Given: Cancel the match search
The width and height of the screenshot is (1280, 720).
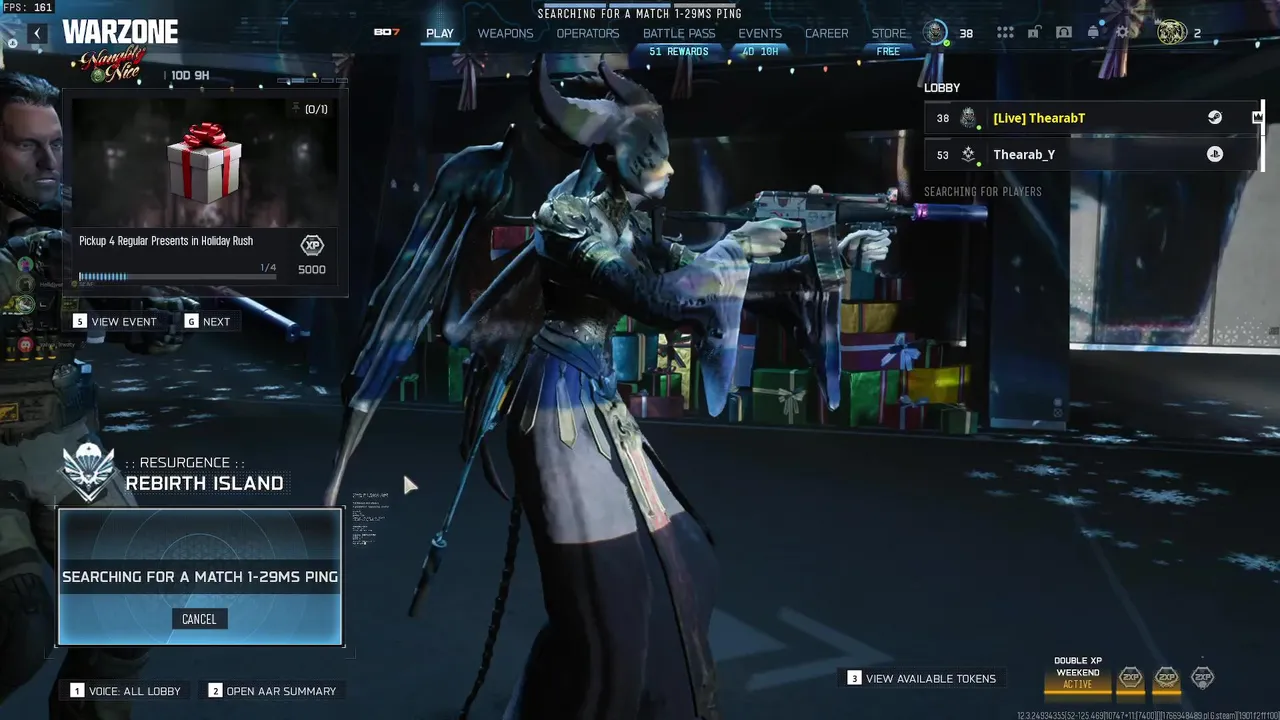Looking at the screenshot, I should [199, 619].
